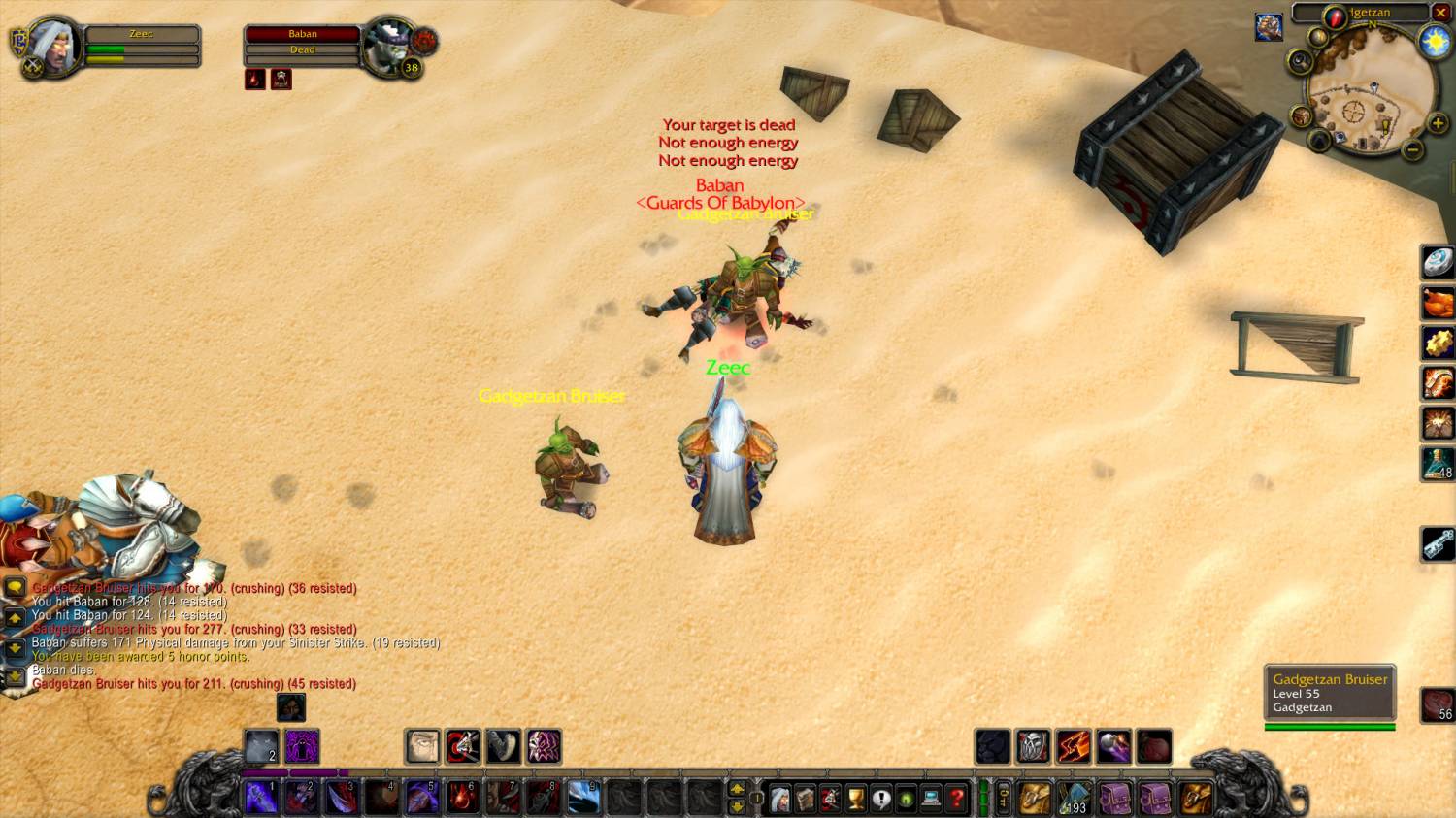The width and height of the screenshot is (1456, 818).
Task: Open the bag showing 193 count
Action: coord(1074,799)
